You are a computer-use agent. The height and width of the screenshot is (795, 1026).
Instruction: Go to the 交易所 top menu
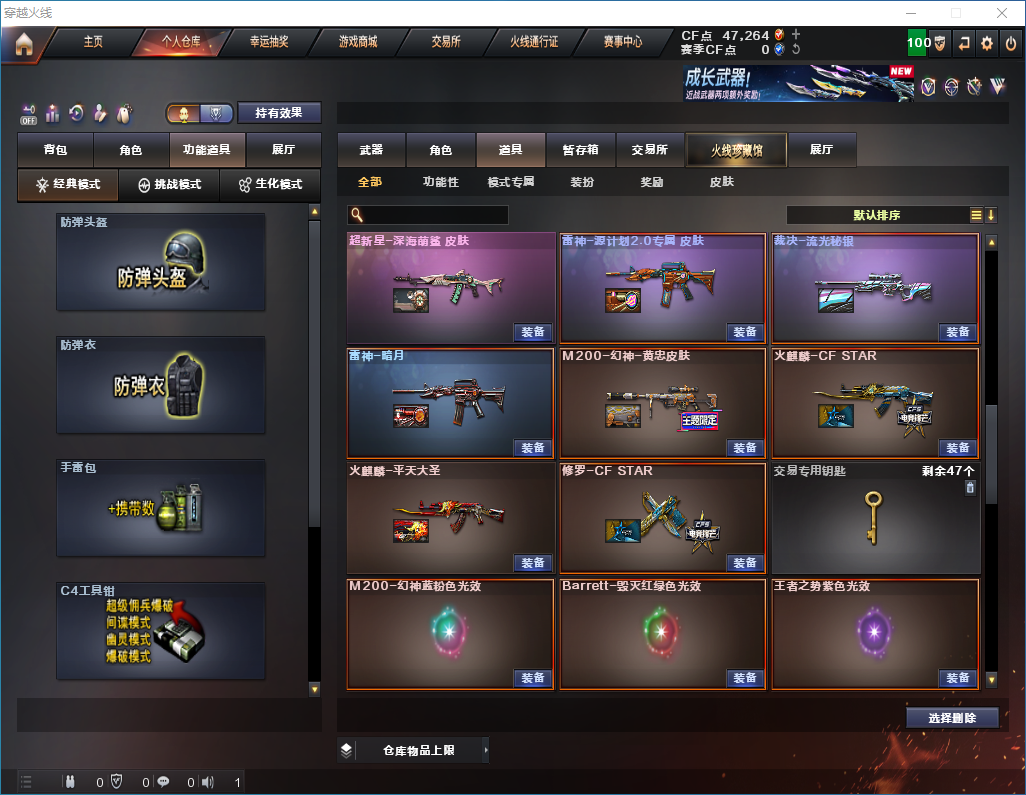tap(446, 42)
